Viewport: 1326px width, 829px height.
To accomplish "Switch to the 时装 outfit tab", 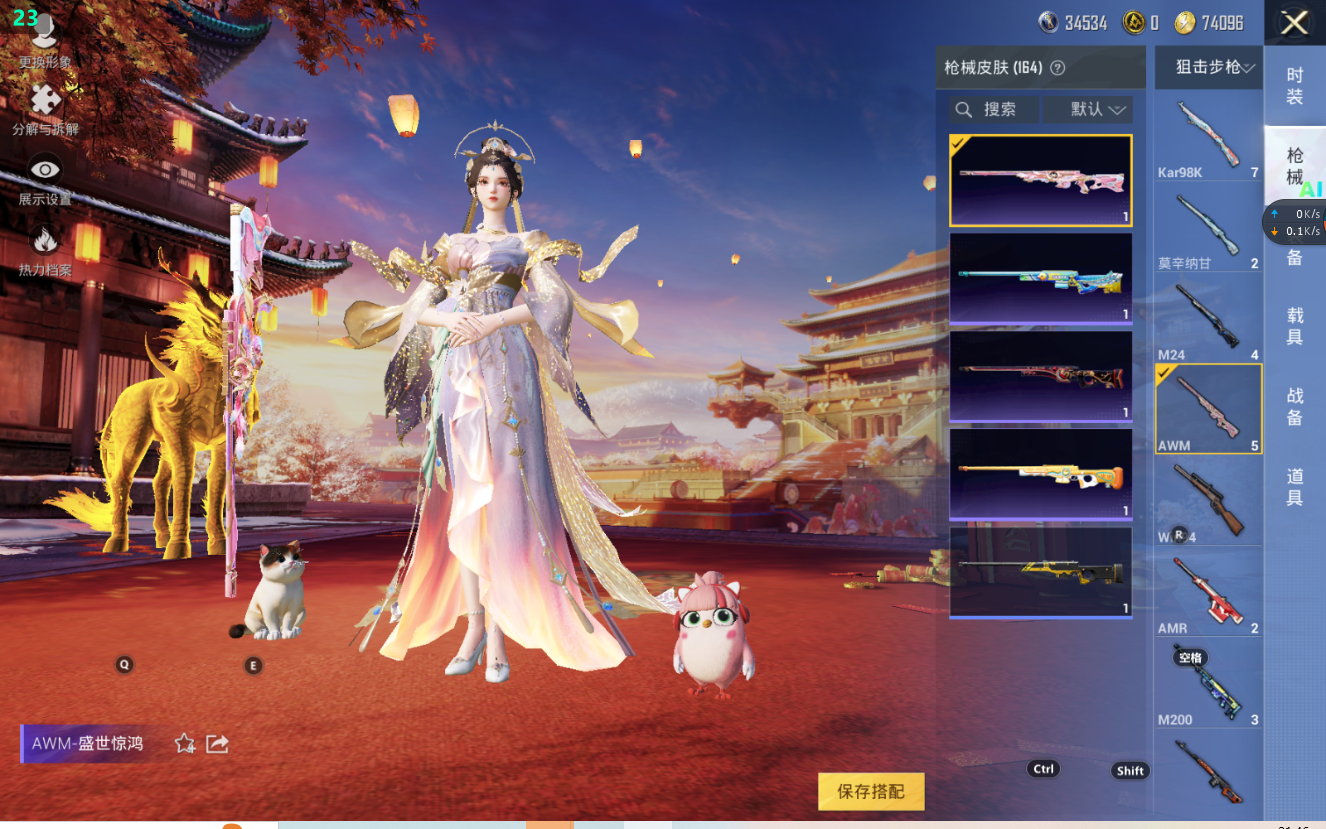I will (1294, 86).
